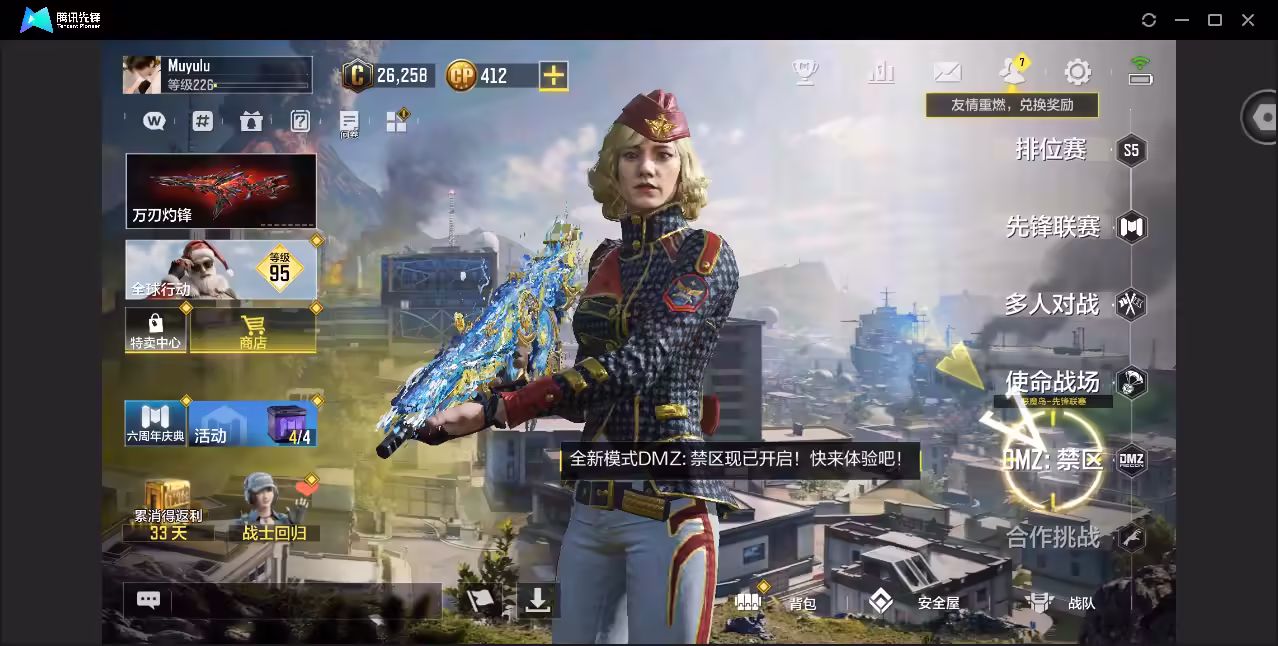Open the 六周年庆典 anniversary event
Screen dimensions: 1278x646
tap(155, 423)
